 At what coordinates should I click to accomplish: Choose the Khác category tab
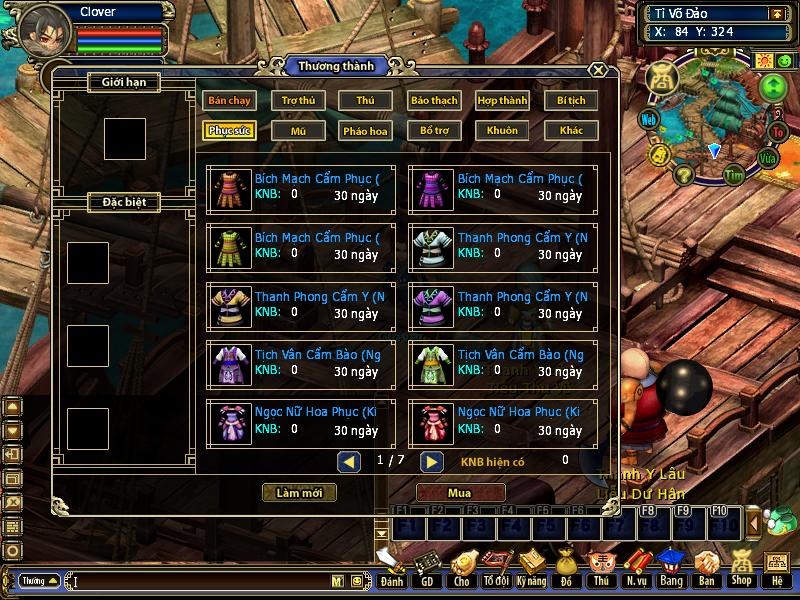(571, 130)
